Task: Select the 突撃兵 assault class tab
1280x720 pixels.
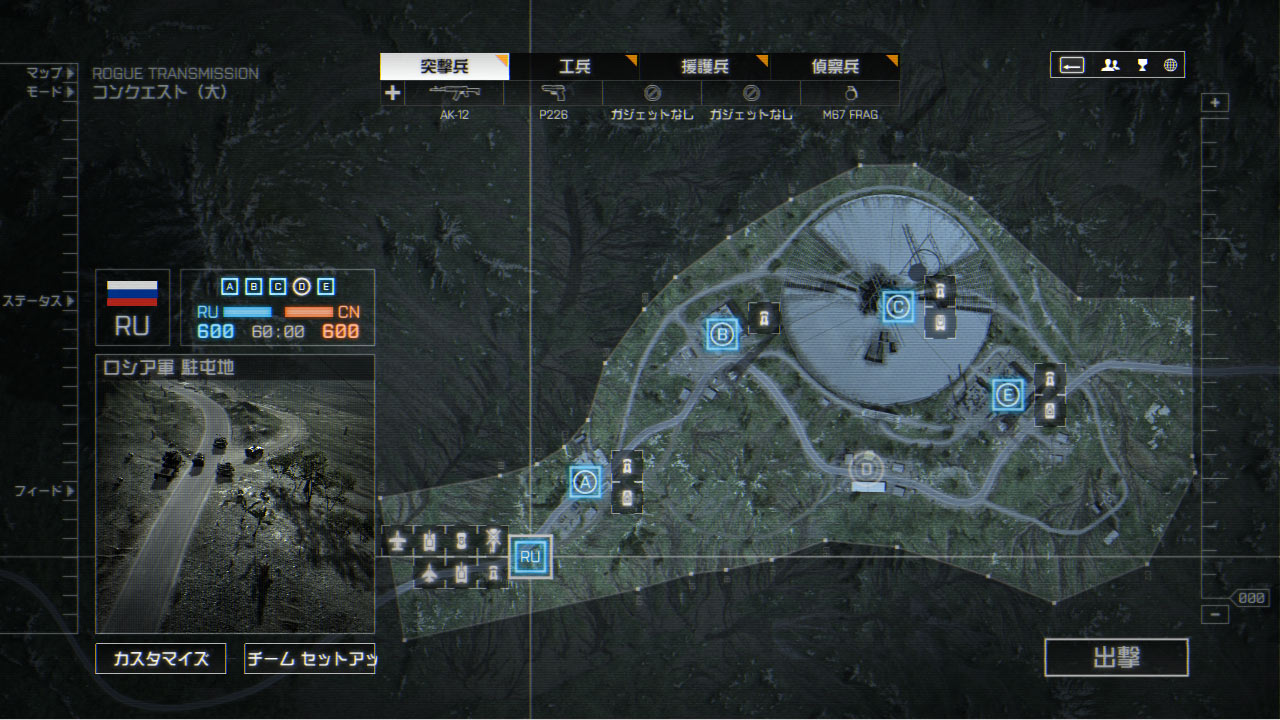Action: 444,67
